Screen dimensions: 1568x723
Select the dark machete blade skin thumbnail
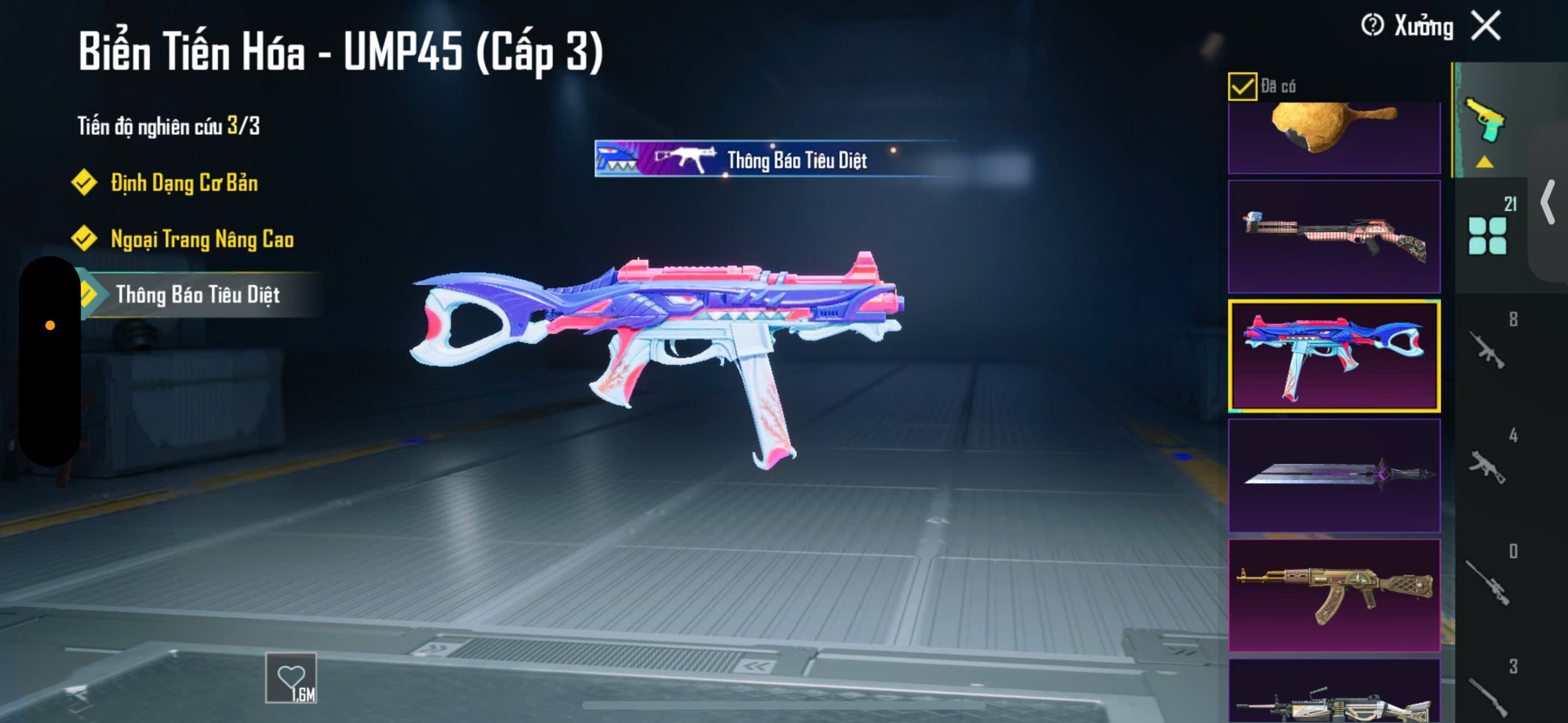pyautogui.click(x=1334, y=475)
